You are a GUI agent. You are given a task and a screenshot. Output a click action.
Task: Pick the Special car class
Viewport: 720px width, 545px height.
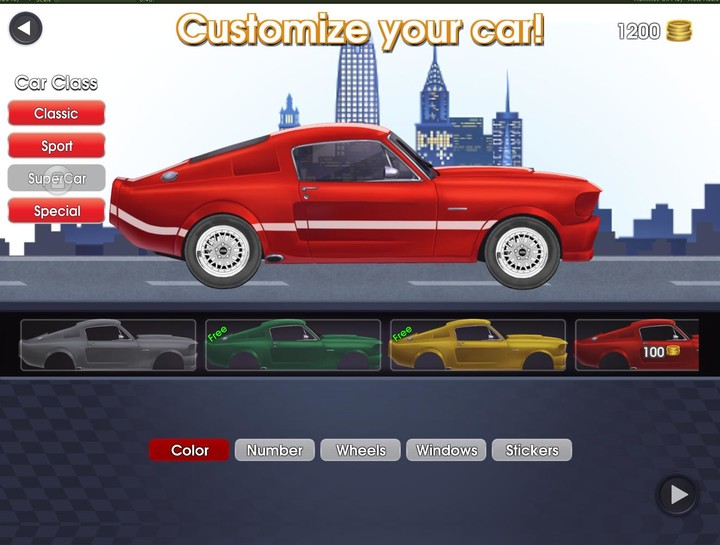click(56, 211)
